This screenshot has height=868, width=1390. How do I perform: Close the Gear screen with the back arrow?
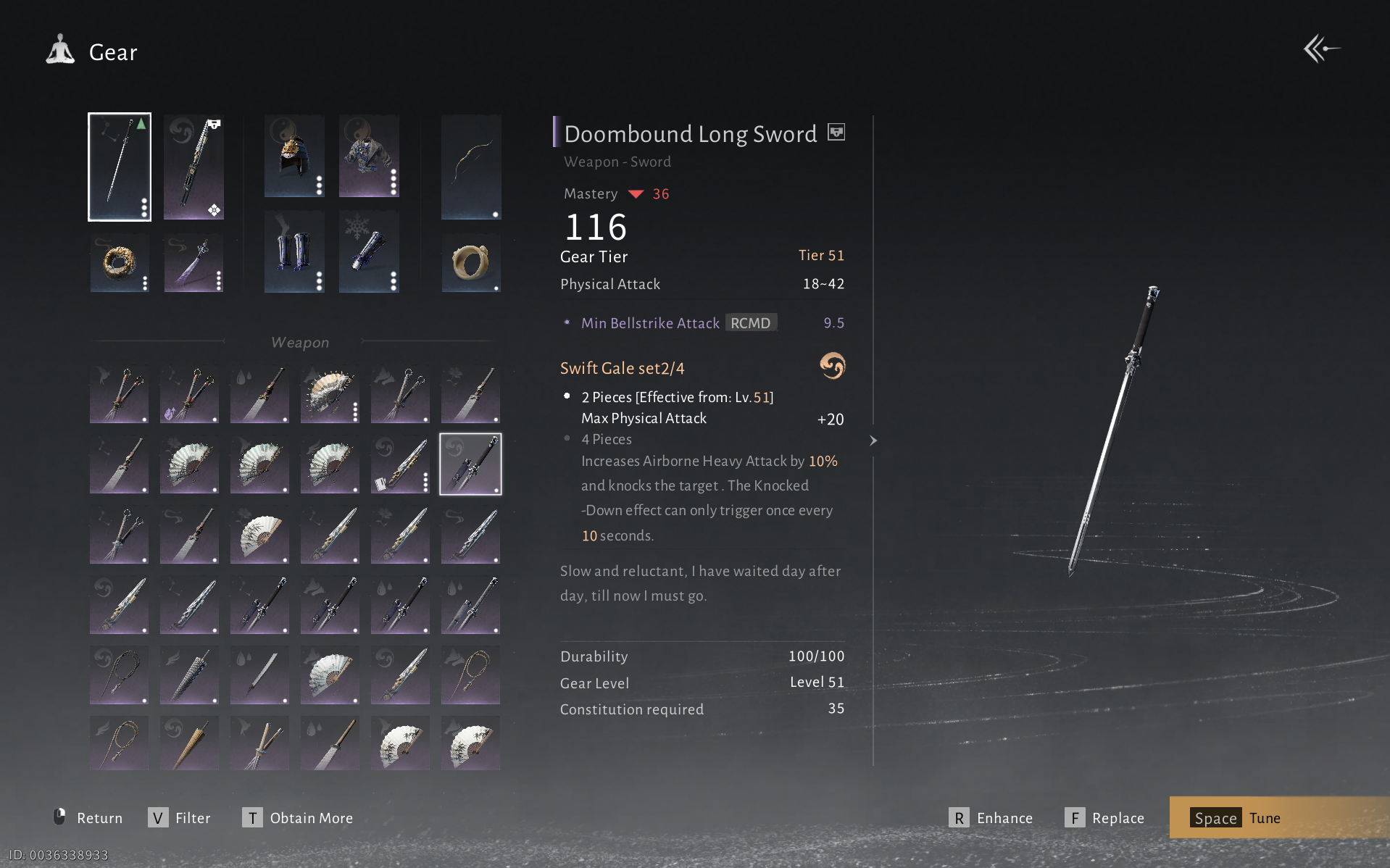[1320, 49]
